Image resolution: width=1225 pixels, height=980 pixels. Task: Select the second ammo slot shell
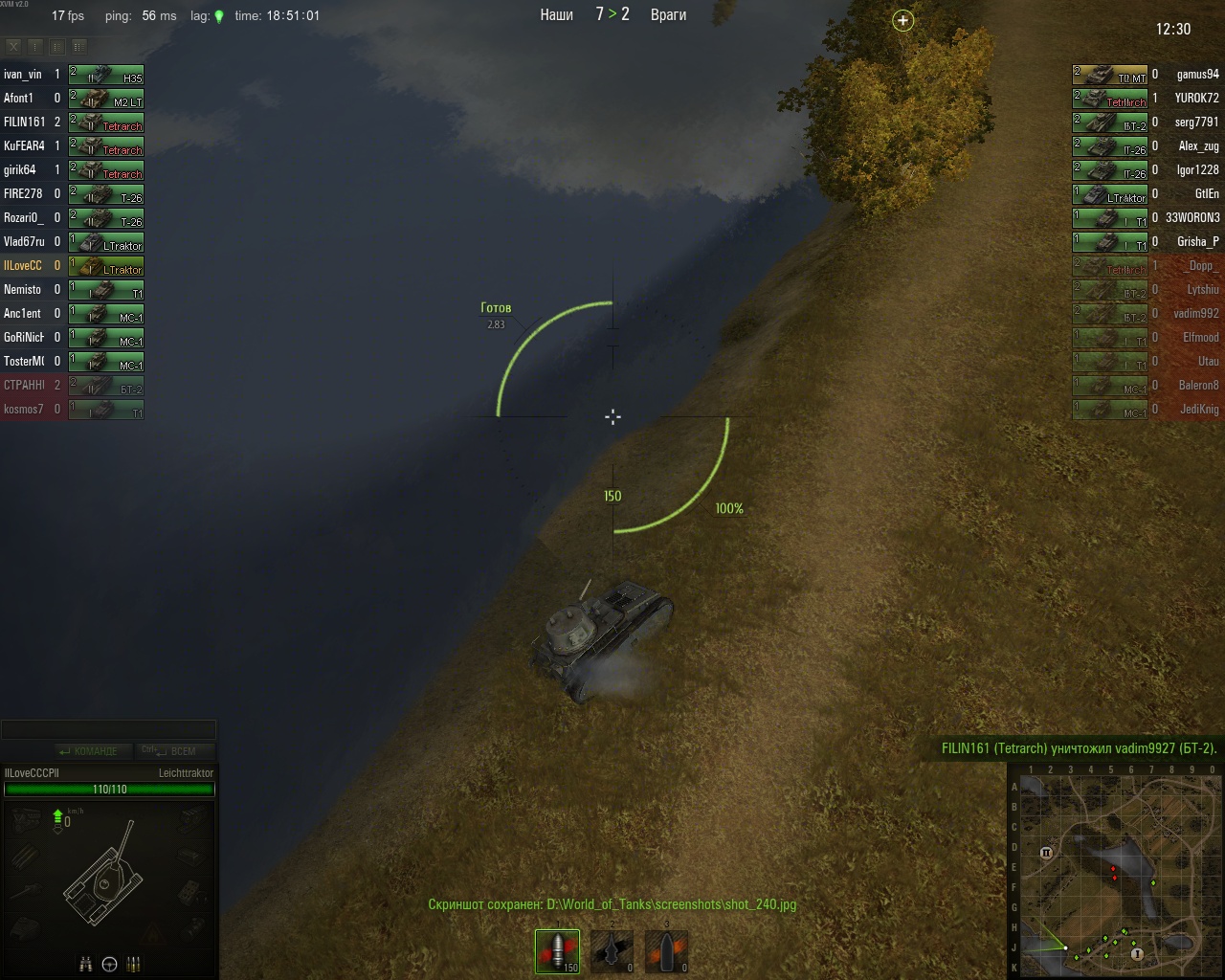click(x=612, y=951)
